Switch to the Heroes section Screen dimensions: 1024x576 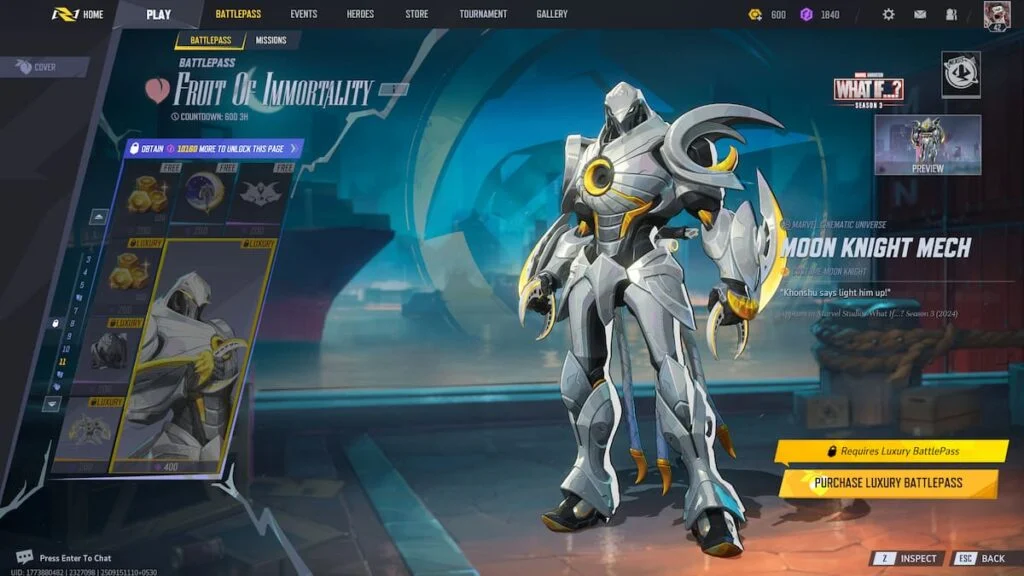tap(360, 14)
